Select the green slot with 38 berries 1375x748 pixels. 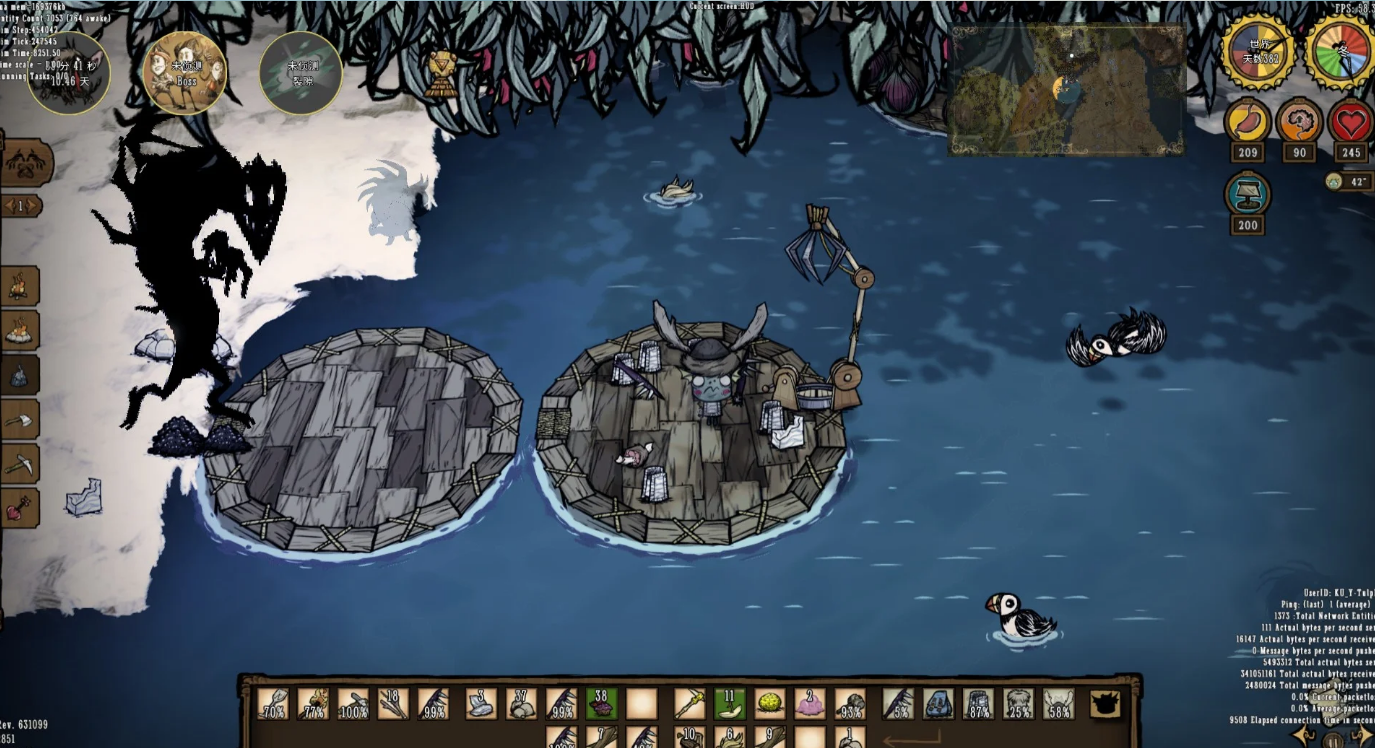[601, 704]
